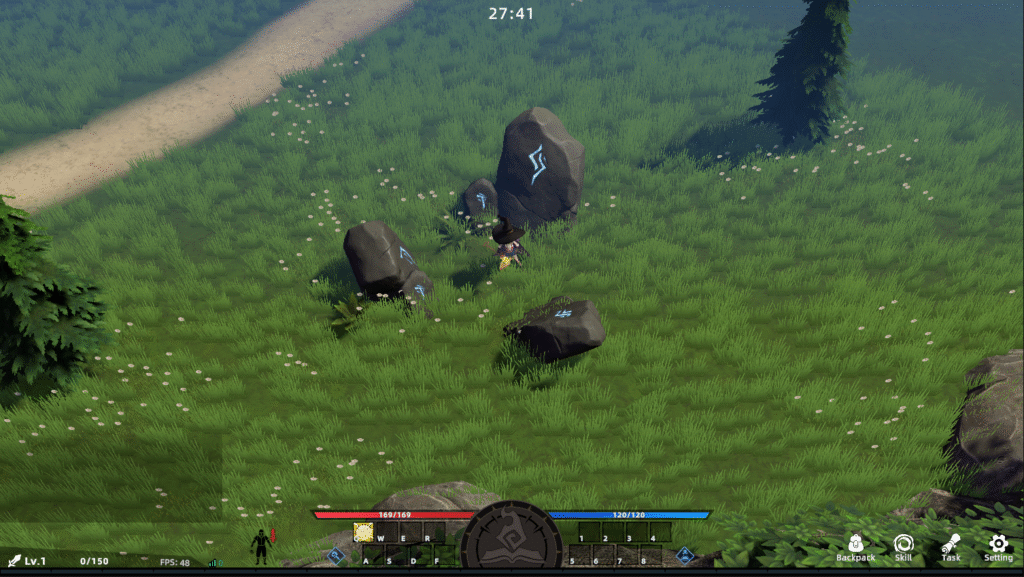Viewport: 1024px width, 577px height.
Task: Activate the glowing yellow skill slot
Action: point(363,532)
